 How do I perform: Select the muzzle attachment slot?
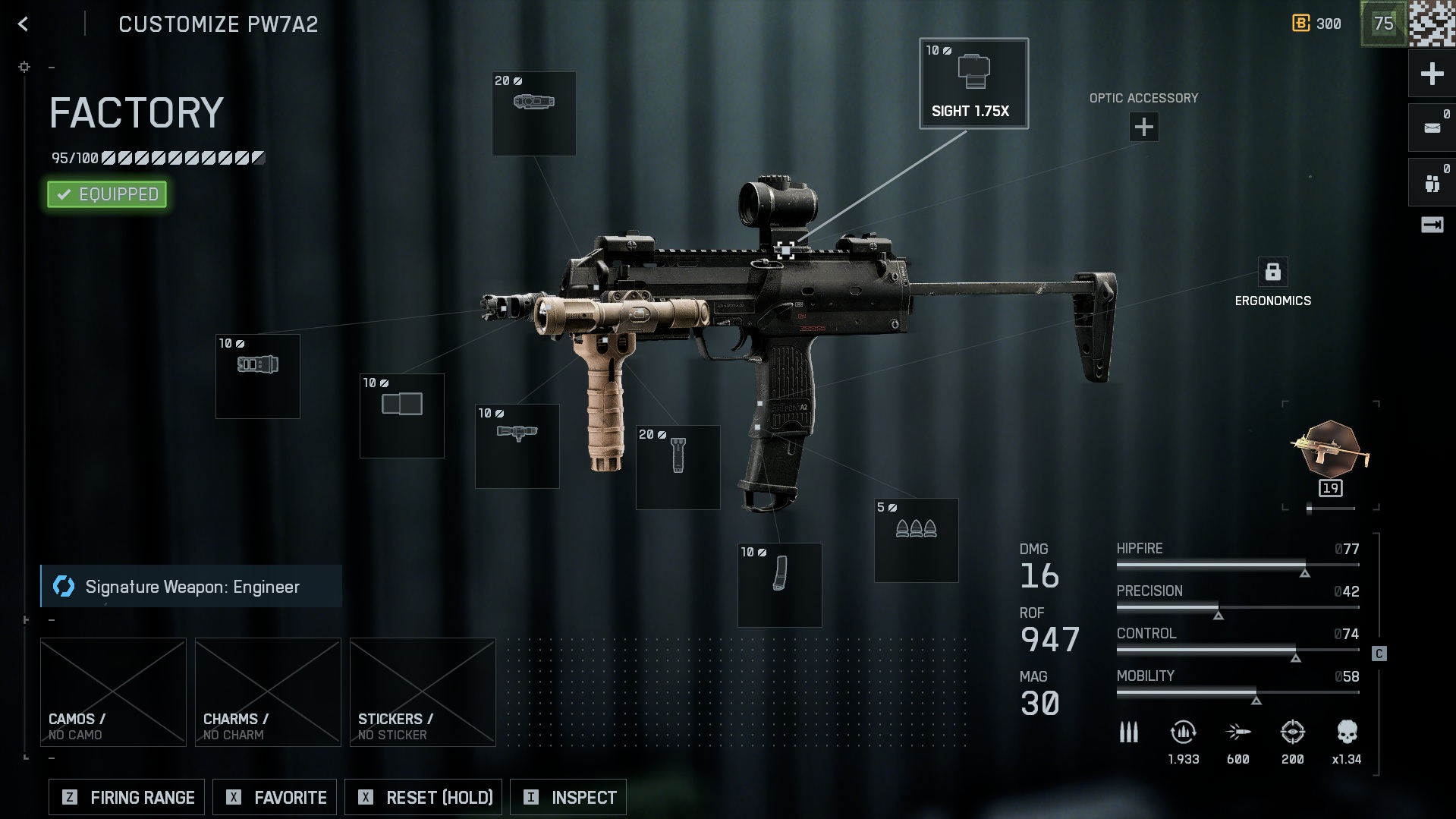coord(257,376)
